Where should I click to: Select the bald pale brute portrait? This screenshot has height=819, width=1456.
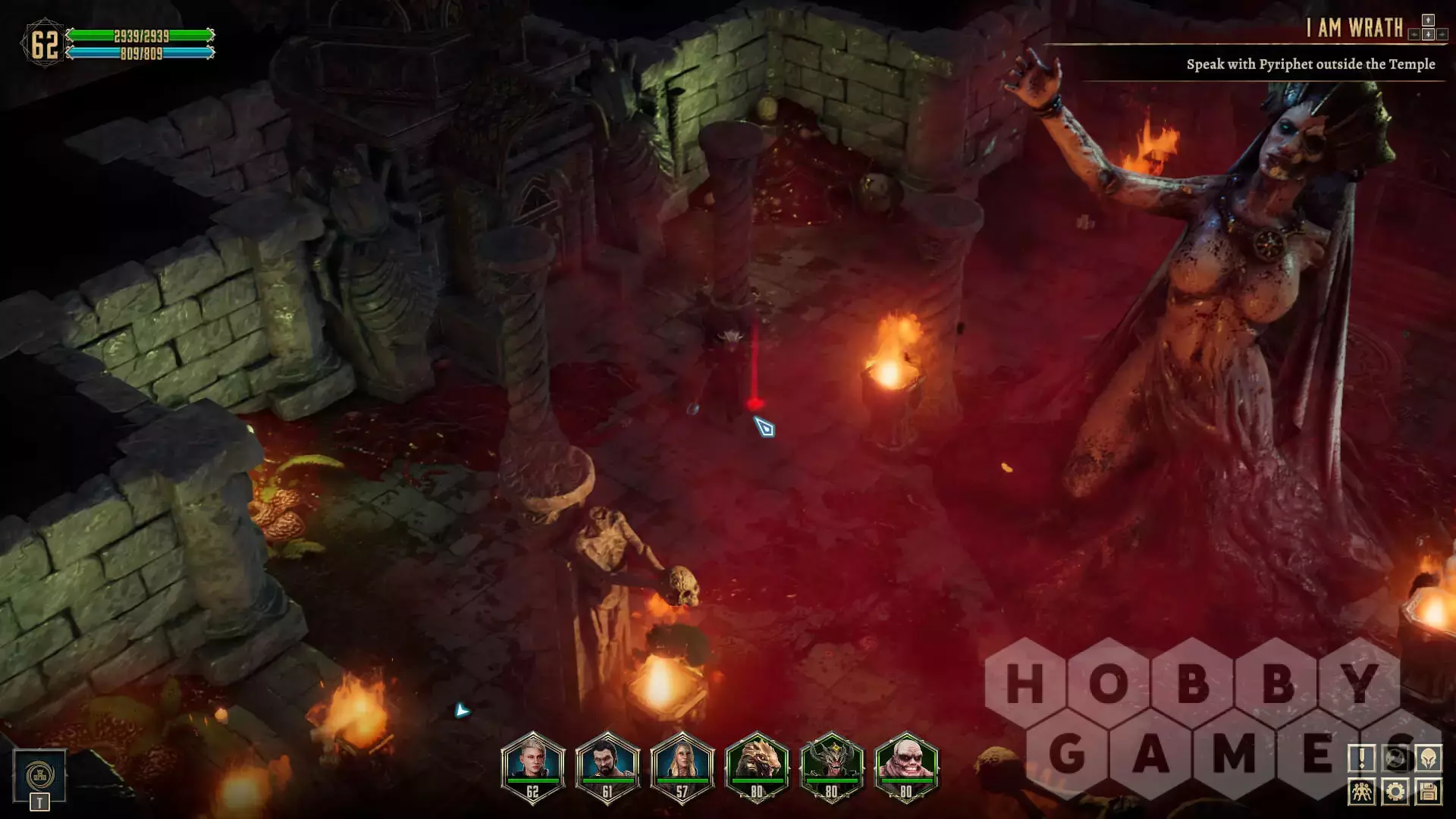pyautogui.click(x=906, y=766)
